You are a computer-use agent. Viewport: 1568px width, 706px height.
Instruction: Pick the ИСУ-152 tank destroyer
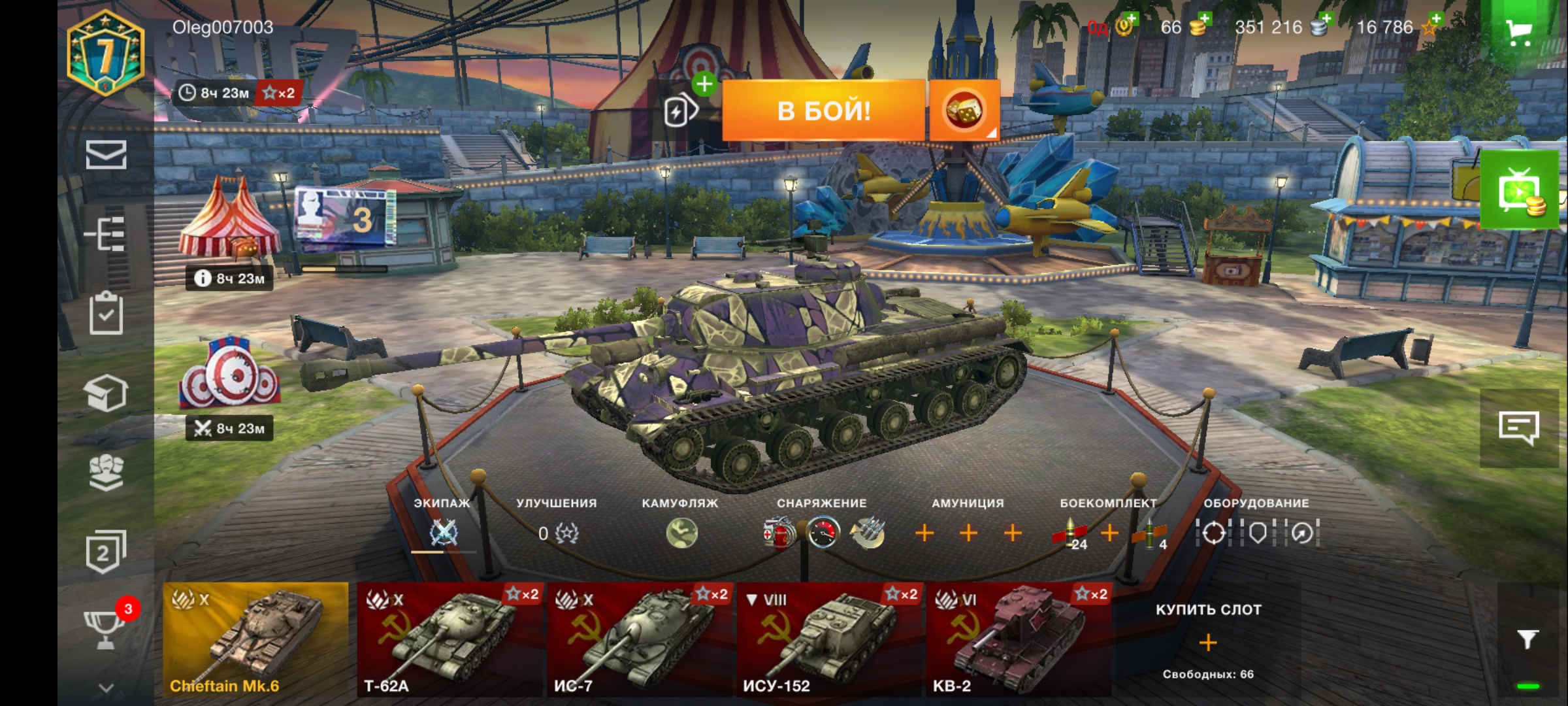pyautogui.click(x=829, y=639)
